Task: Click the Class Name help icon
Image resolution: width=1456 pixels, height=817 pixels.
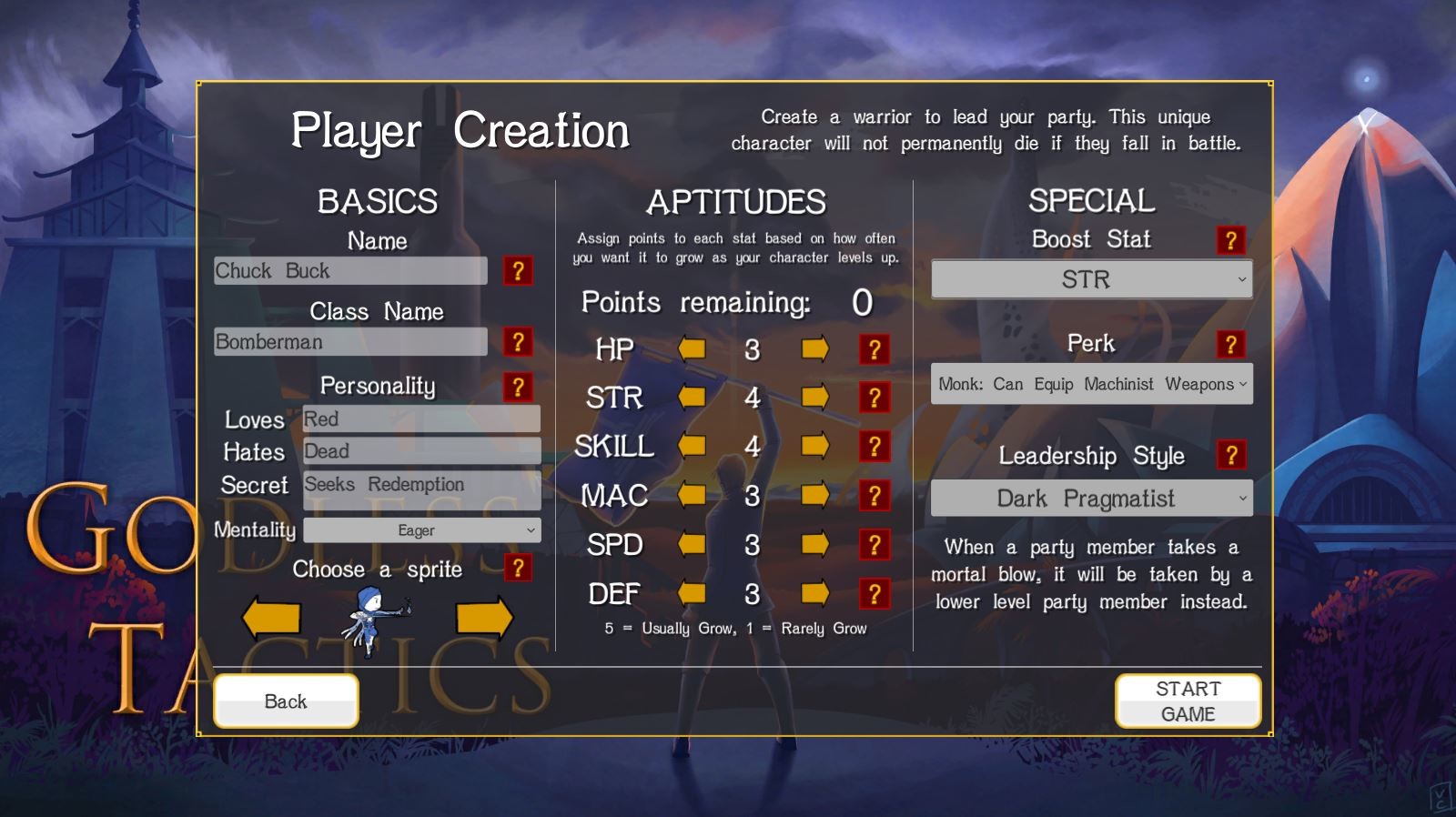Action: click(519, 342)
